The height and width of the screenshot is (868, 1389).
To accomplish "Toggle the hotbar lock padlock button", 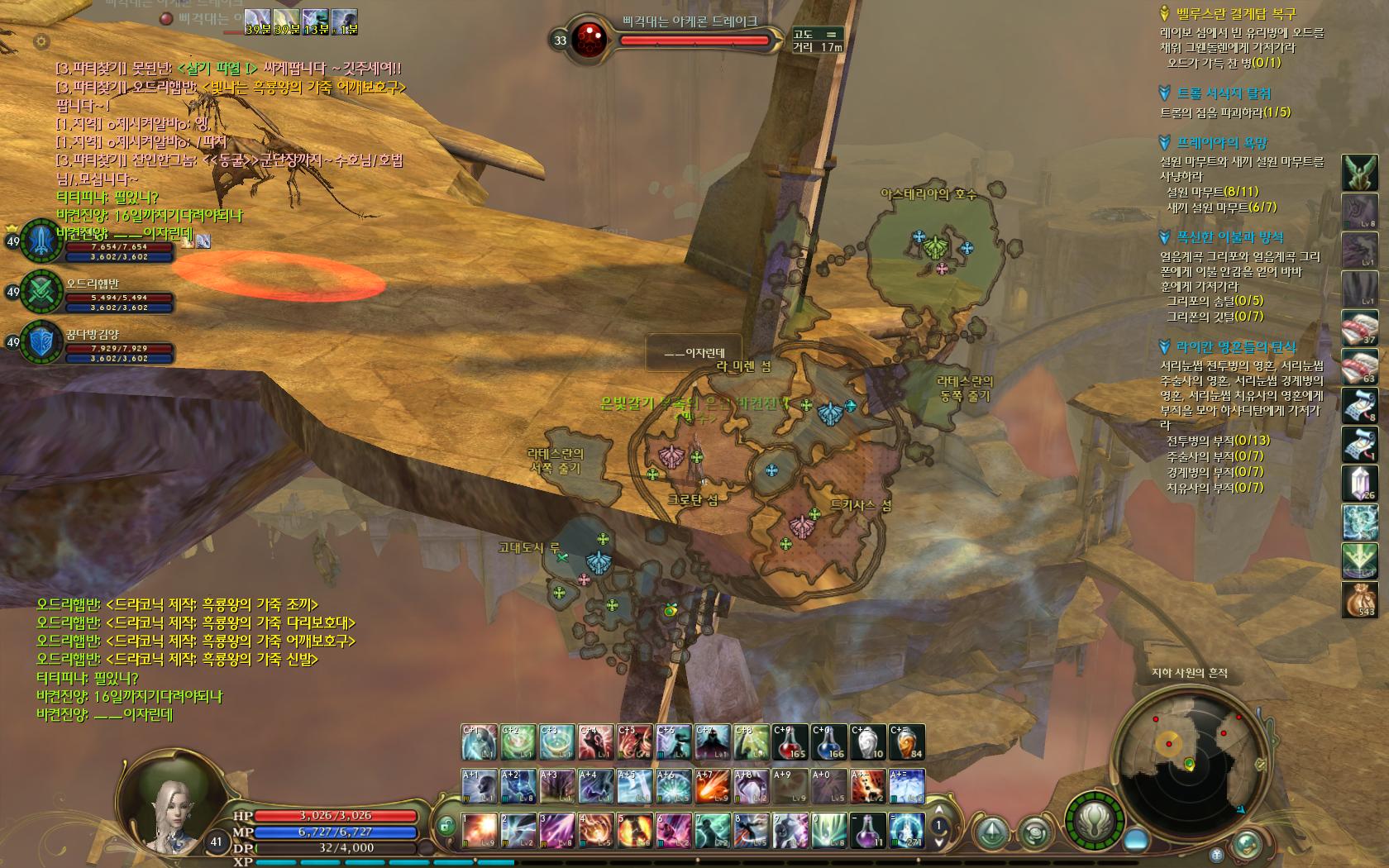I will click(446, 825).
